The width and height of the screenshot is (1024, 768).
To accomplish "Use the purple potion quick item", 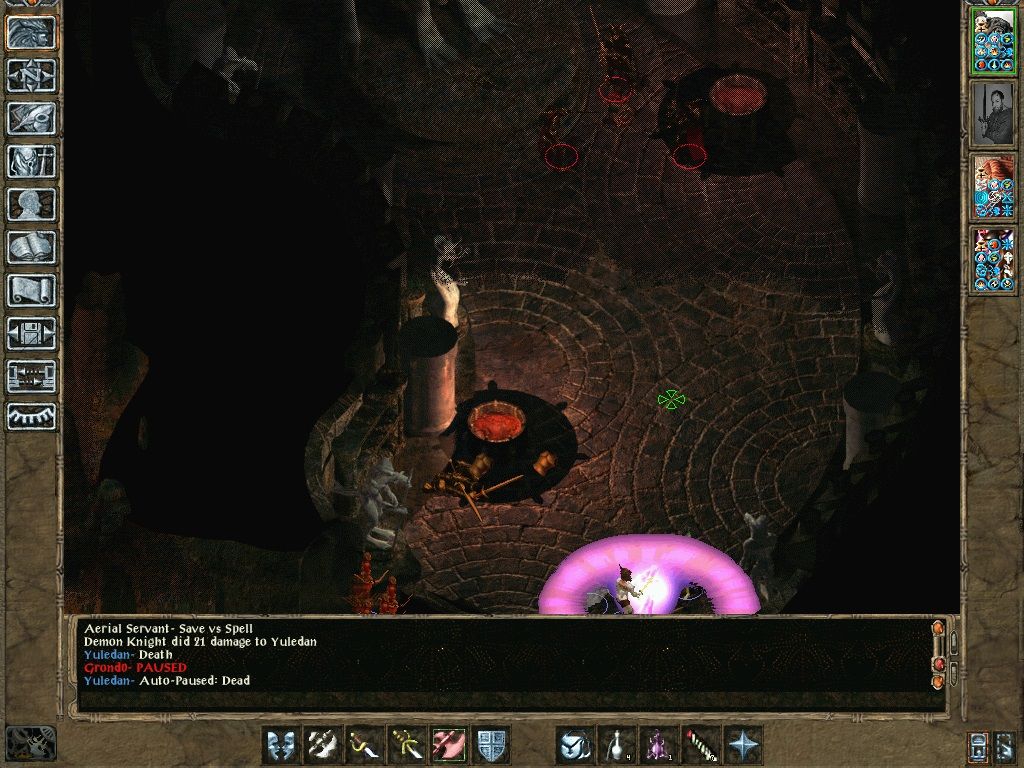I will tap(659, 745).
